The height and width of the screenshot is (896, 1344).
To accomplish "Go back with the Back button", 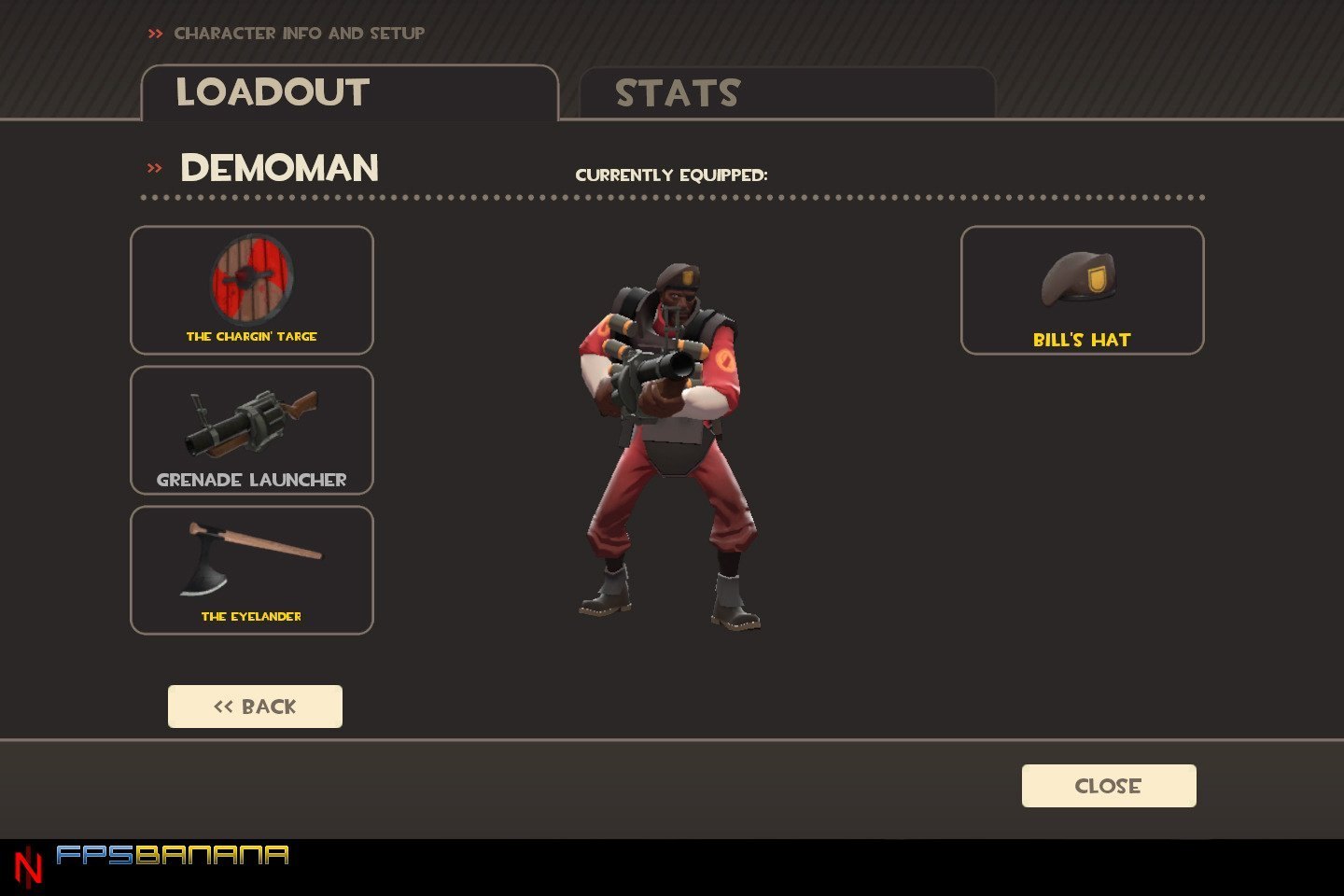I will click(255, 707).
